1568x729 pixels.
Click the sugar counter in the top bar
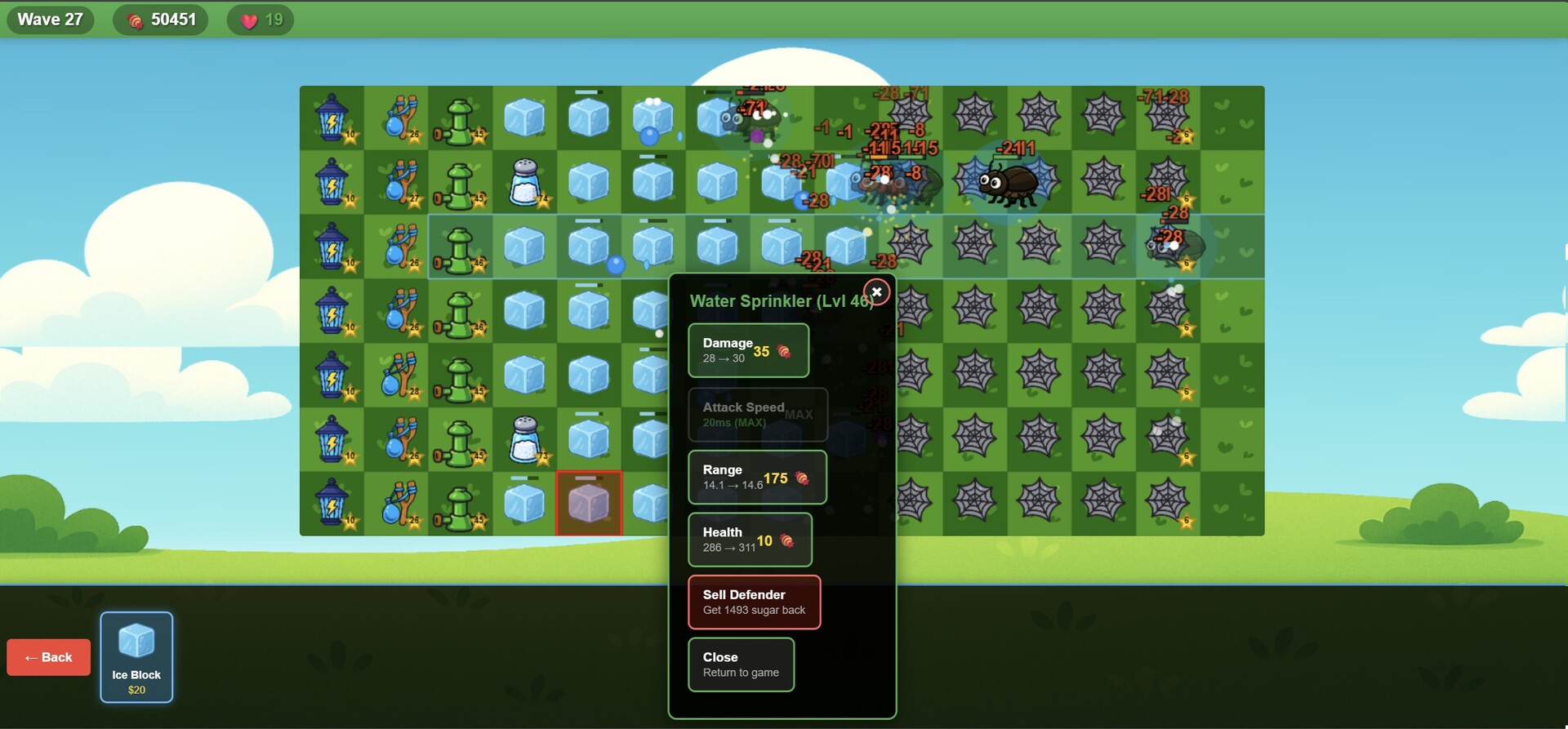(x=161, y=19)
